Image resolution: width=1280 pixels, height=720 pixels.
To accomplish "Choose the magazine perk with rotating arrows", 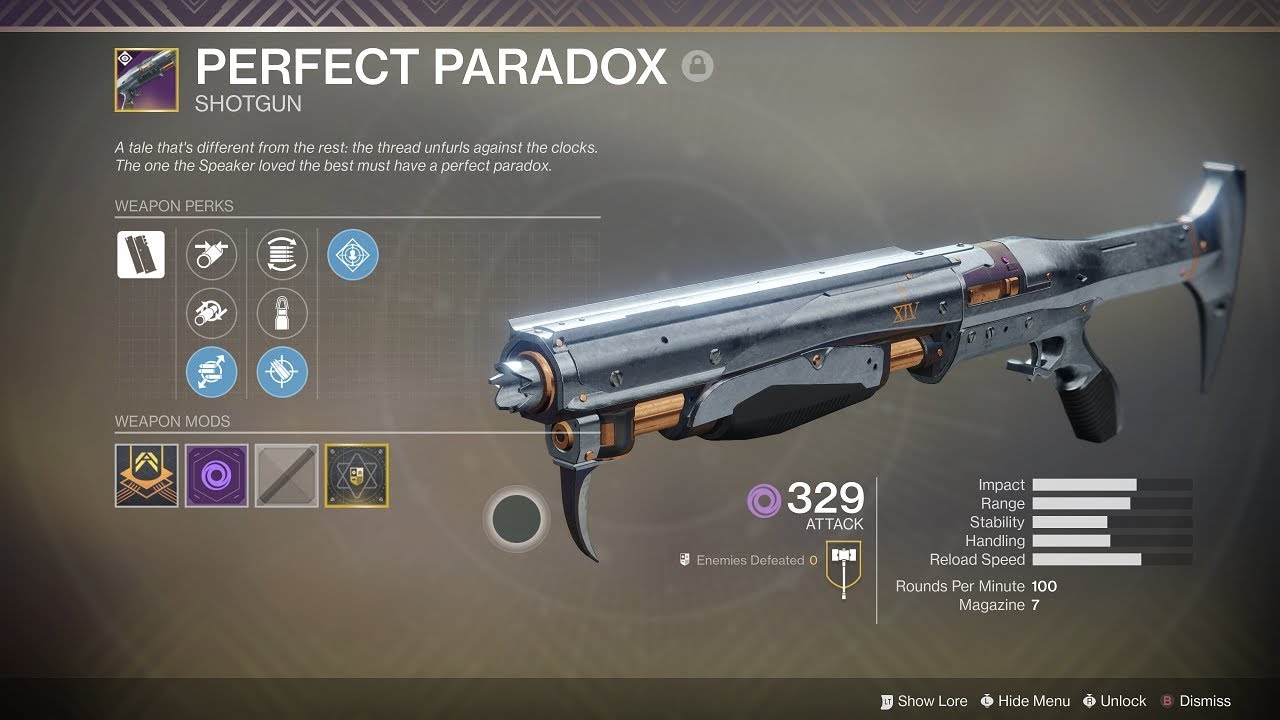I will coord(282,254).
